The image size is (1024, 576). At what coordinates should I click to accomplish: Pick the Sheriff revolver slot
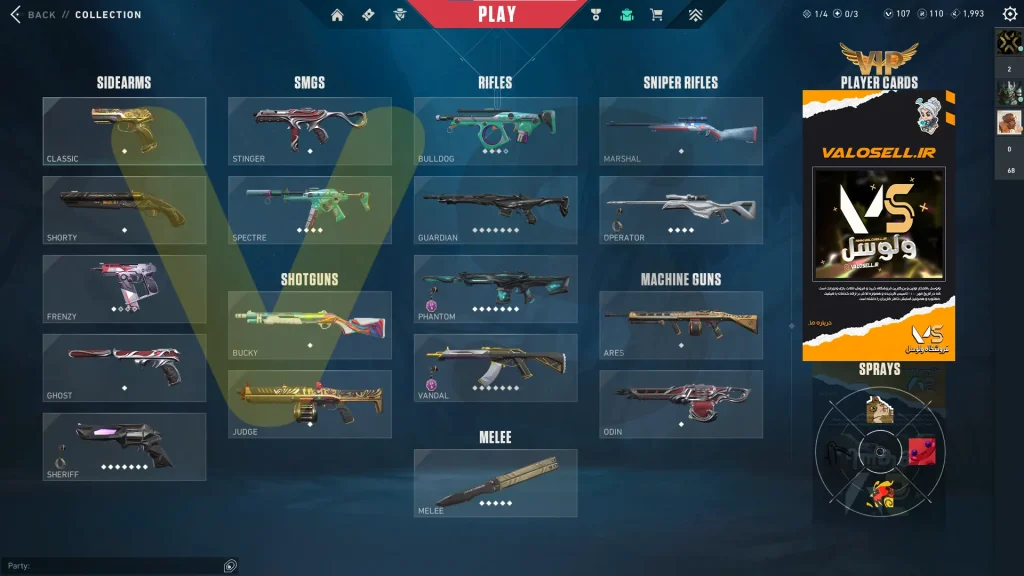point(124,446)
